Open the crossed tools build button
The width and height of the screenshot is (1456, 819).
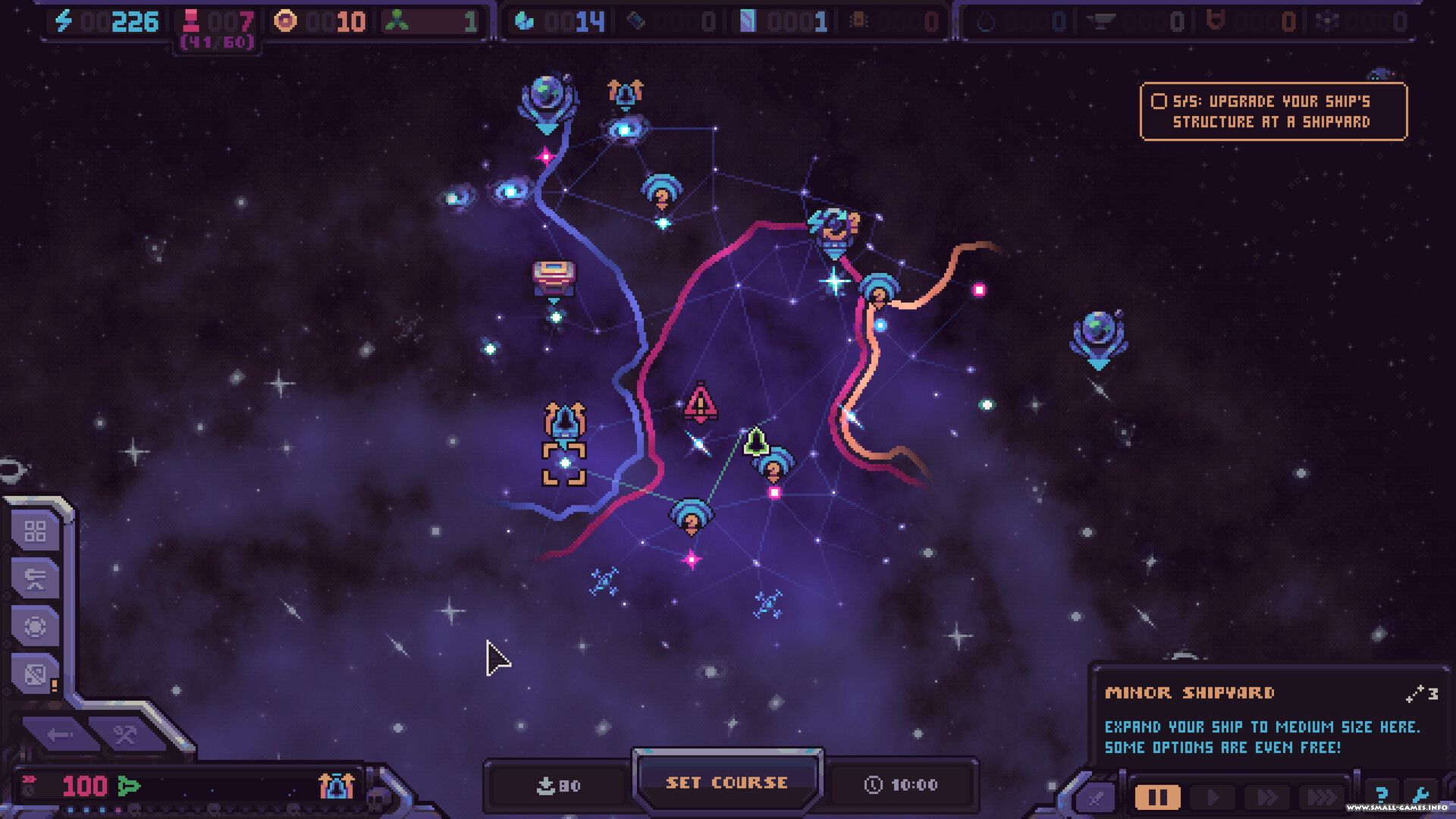pos(124,734)
